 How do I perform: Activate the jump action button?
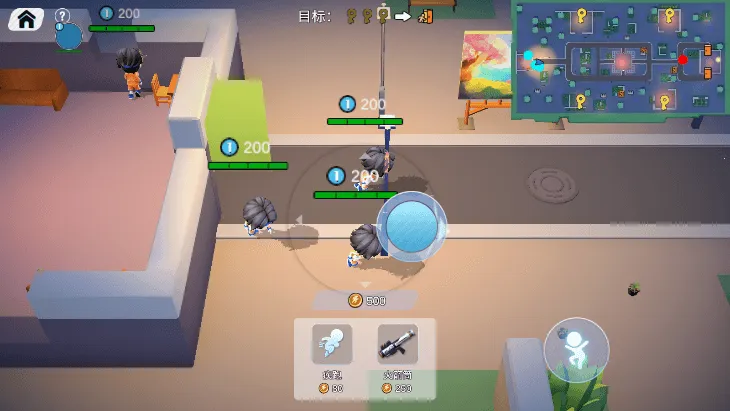click(576, 350)
